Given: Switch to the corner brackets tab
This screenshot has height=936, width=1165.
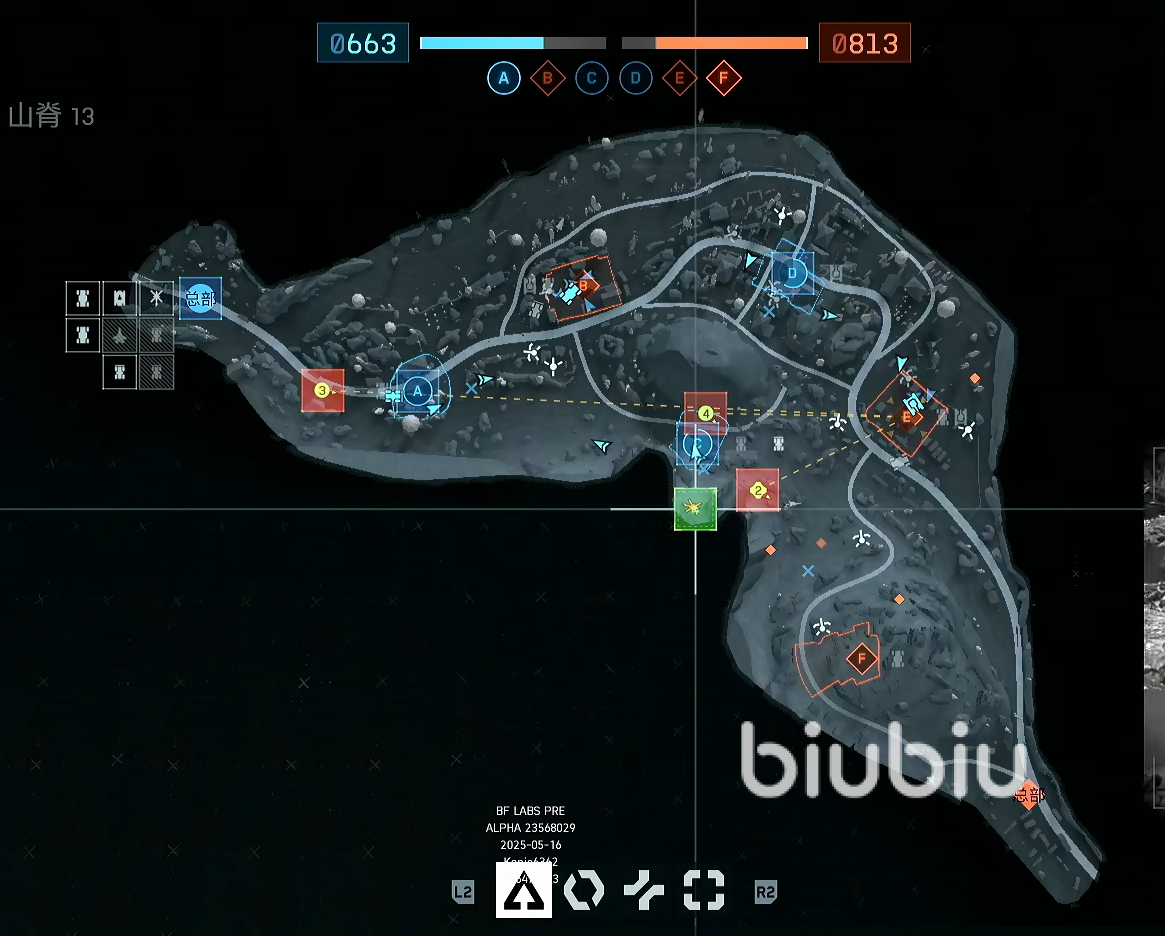Looking at the screenshot, I should click(703, 889).
